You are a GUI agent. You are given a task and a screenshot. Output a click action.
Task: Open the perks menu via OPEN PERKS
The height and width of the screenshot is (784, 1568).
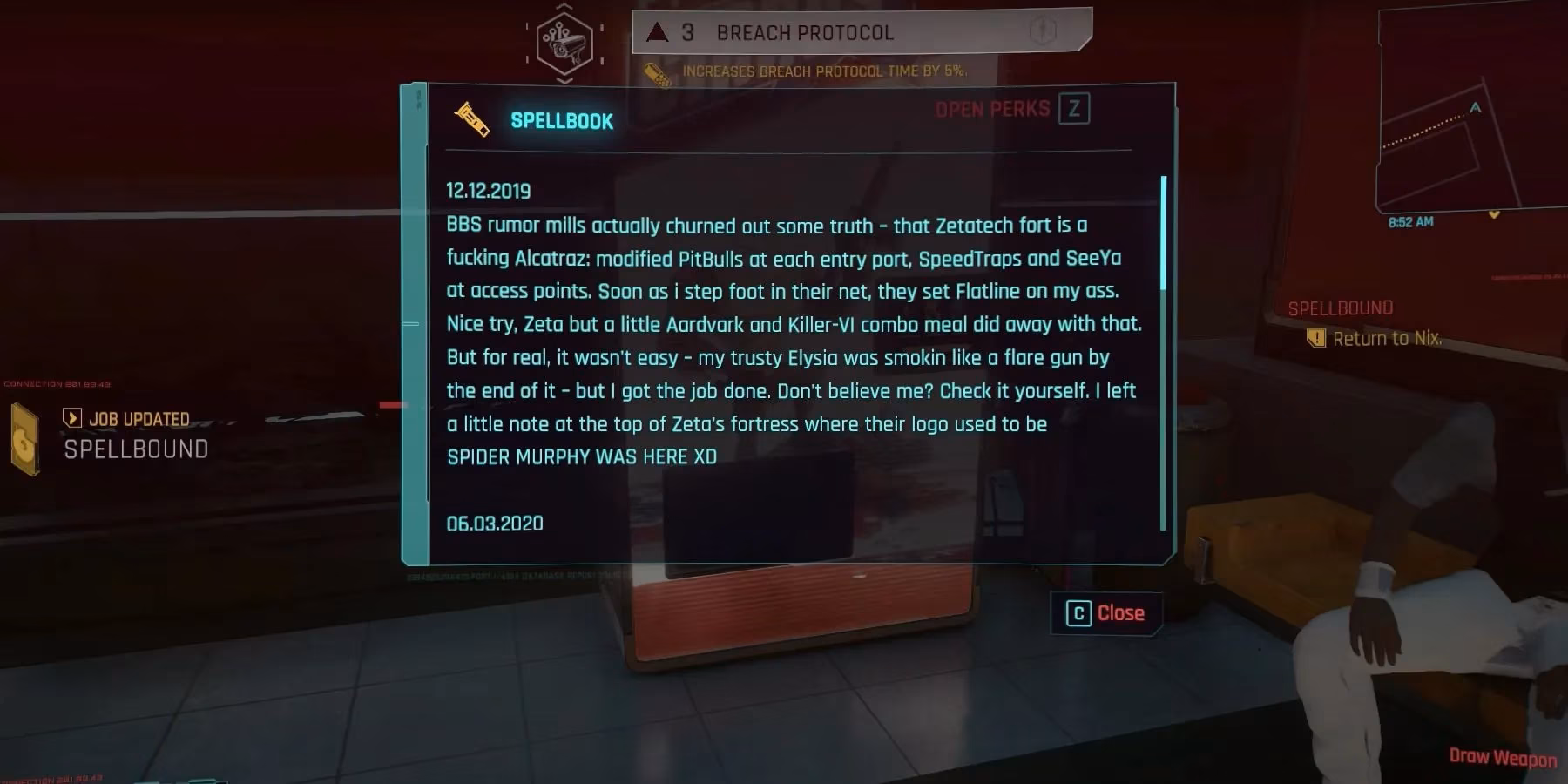[991, 110]
